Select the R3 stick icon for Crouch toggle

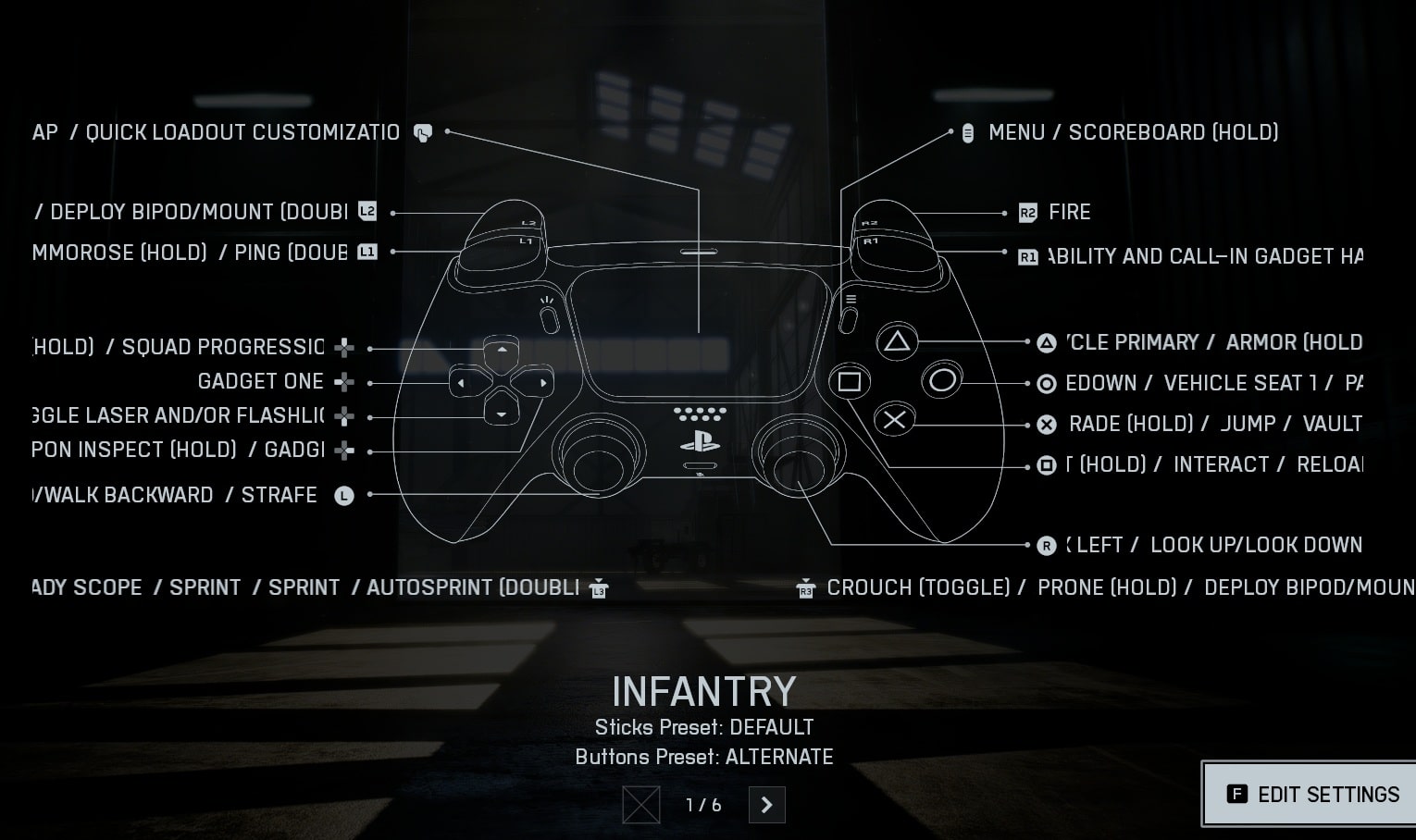(x=806, y=587)
